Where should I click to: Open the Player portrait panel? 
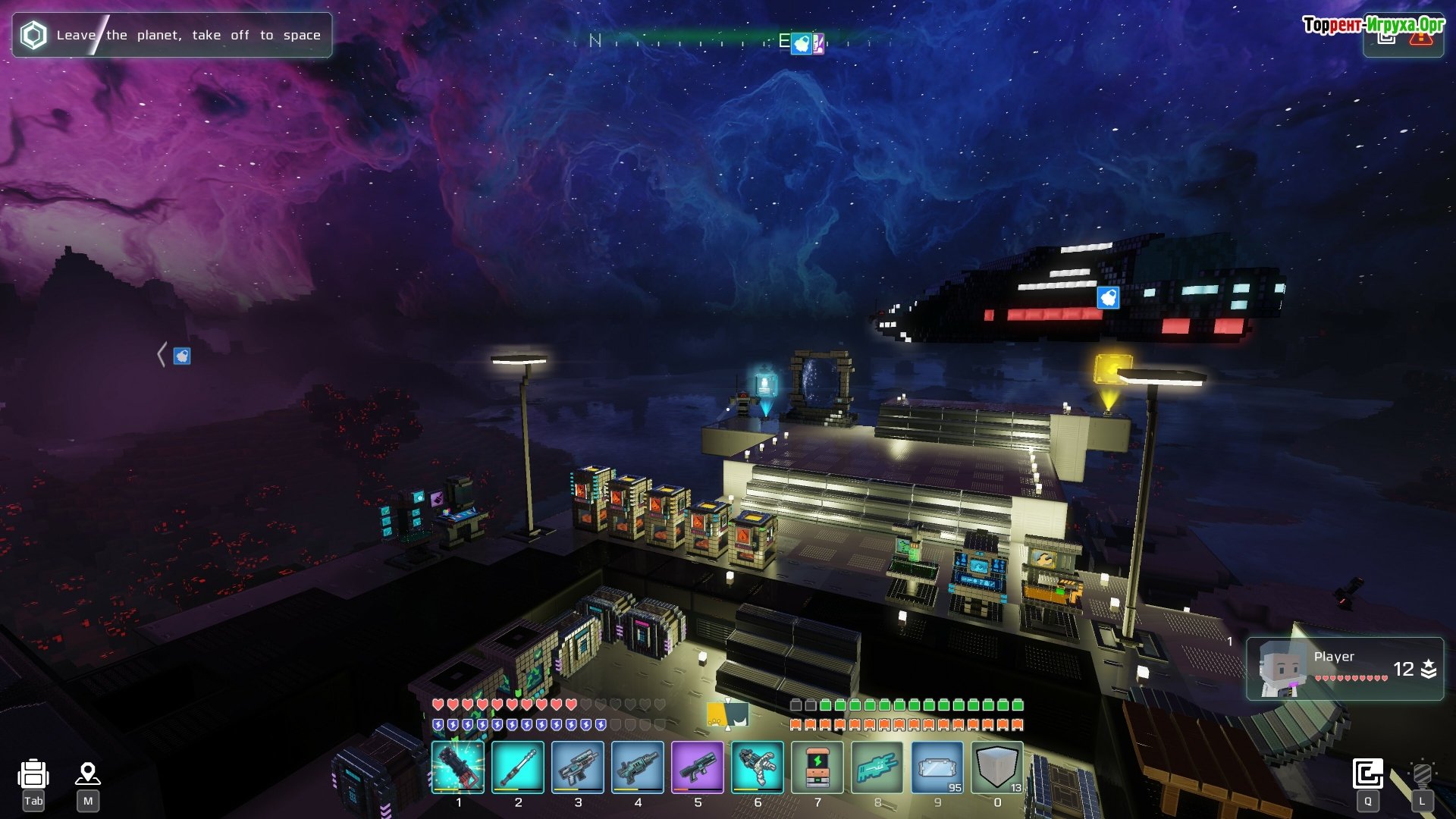tap(1345, 668)
